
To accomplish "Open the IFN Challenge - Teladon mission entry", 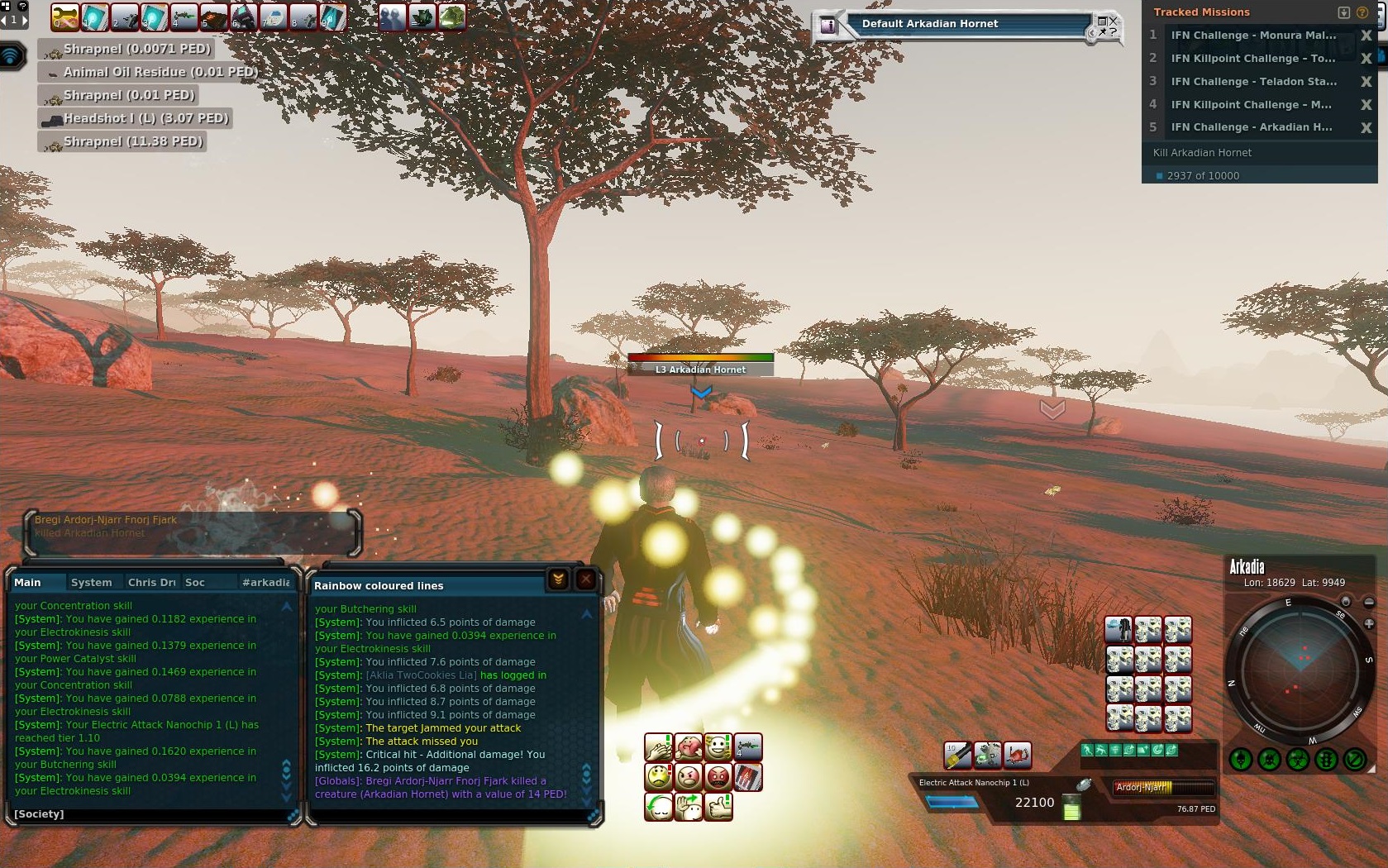I will coord(1251,81).
